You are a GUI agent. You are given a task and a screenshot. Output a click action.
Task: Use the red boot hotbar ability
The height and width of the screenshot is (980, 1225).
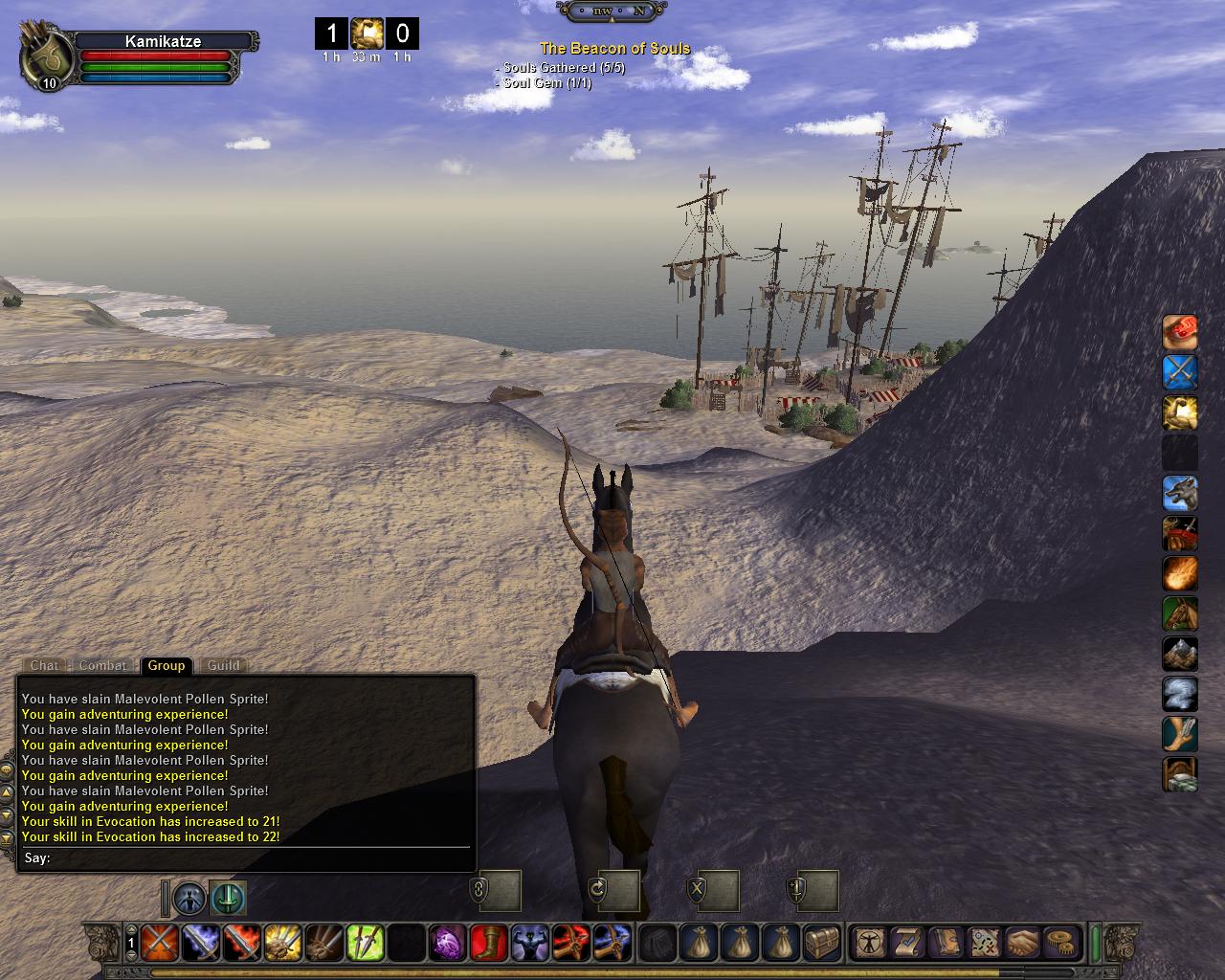(x=489, y=943)
